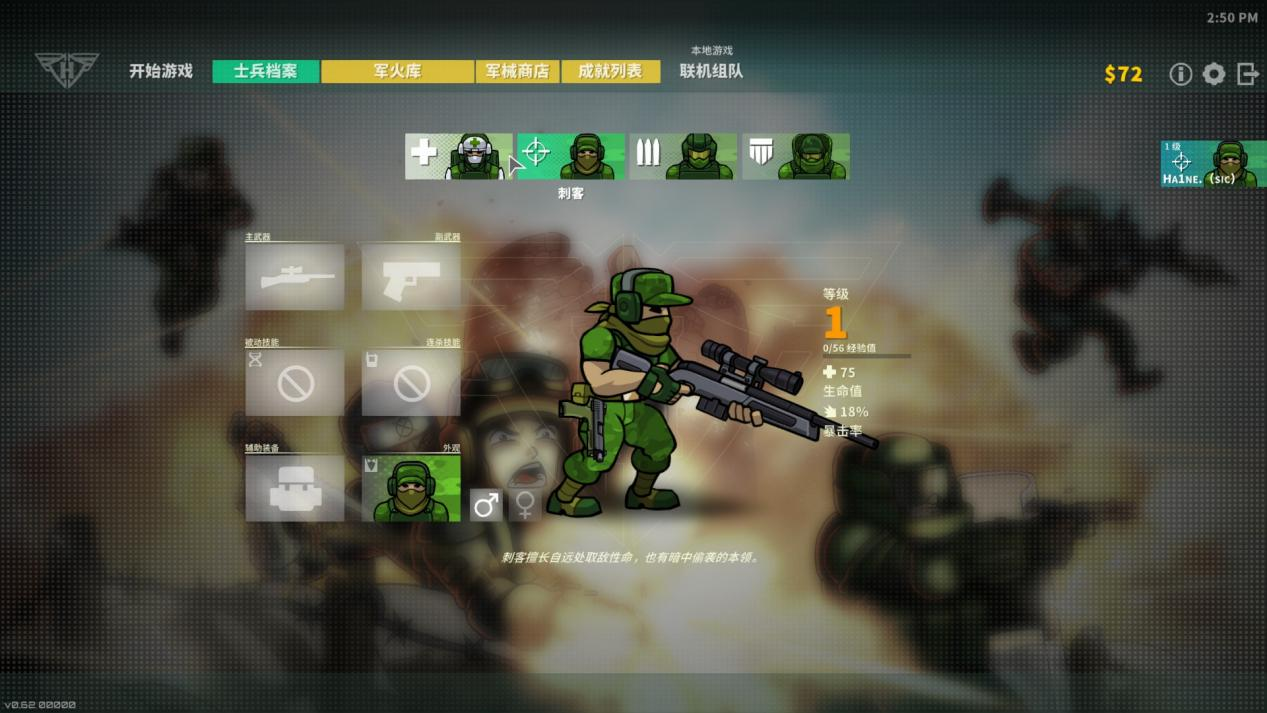Open the 副武器 pistol slot

411,277
